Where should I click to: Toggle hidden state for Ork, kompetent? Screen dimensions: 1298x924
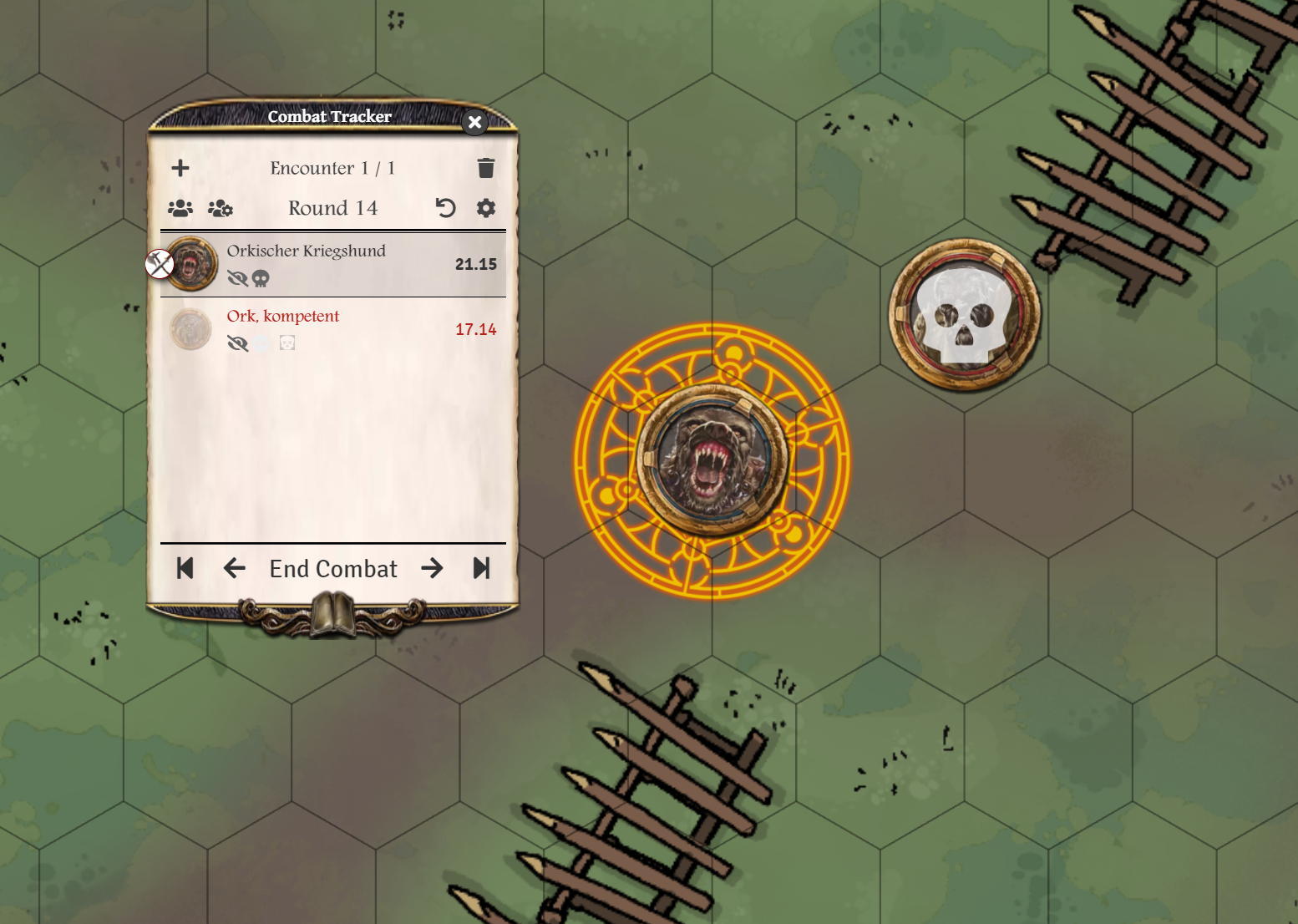239,343
